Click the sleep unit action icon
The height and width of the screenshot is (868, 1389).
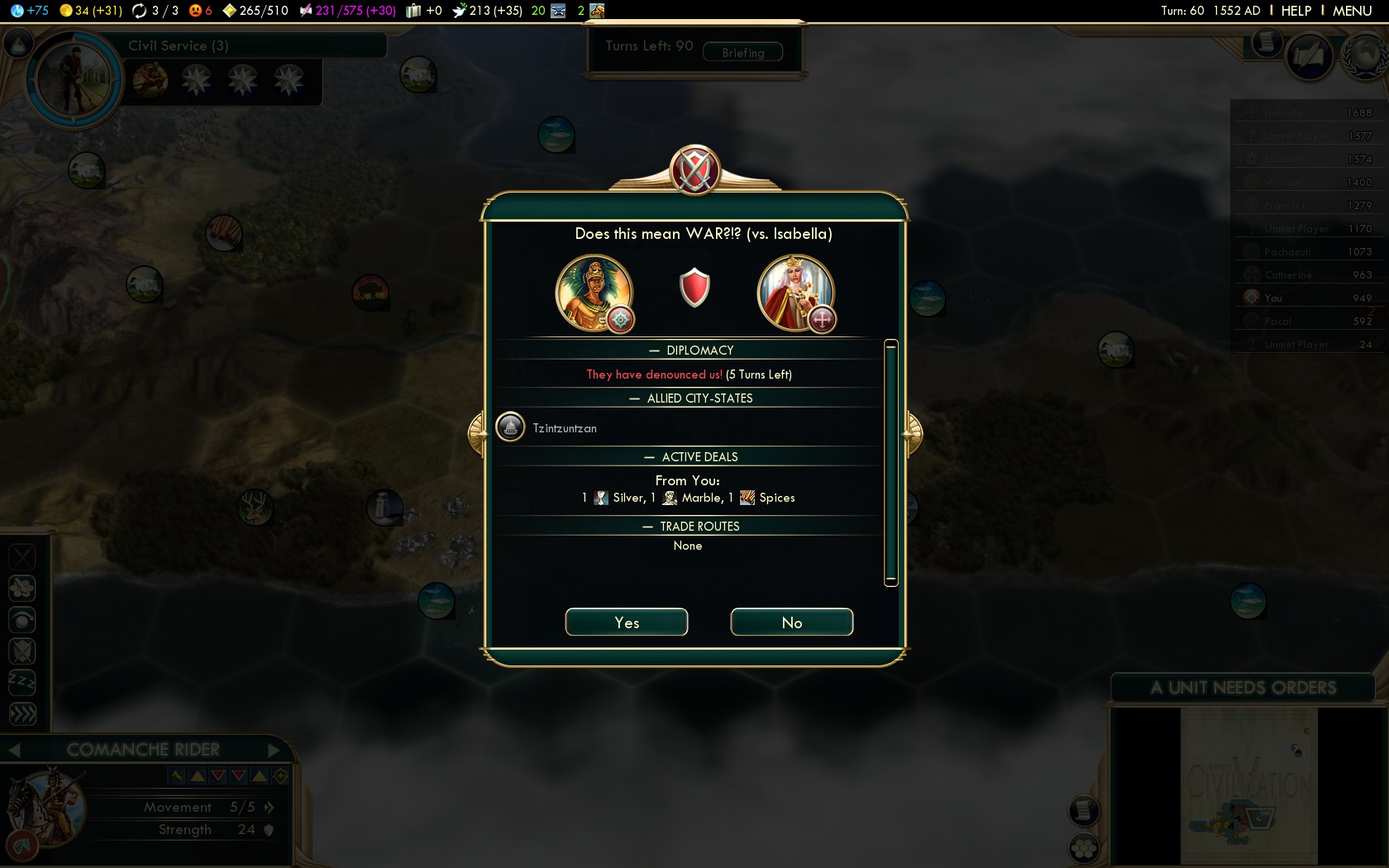(x=22, y=682)
